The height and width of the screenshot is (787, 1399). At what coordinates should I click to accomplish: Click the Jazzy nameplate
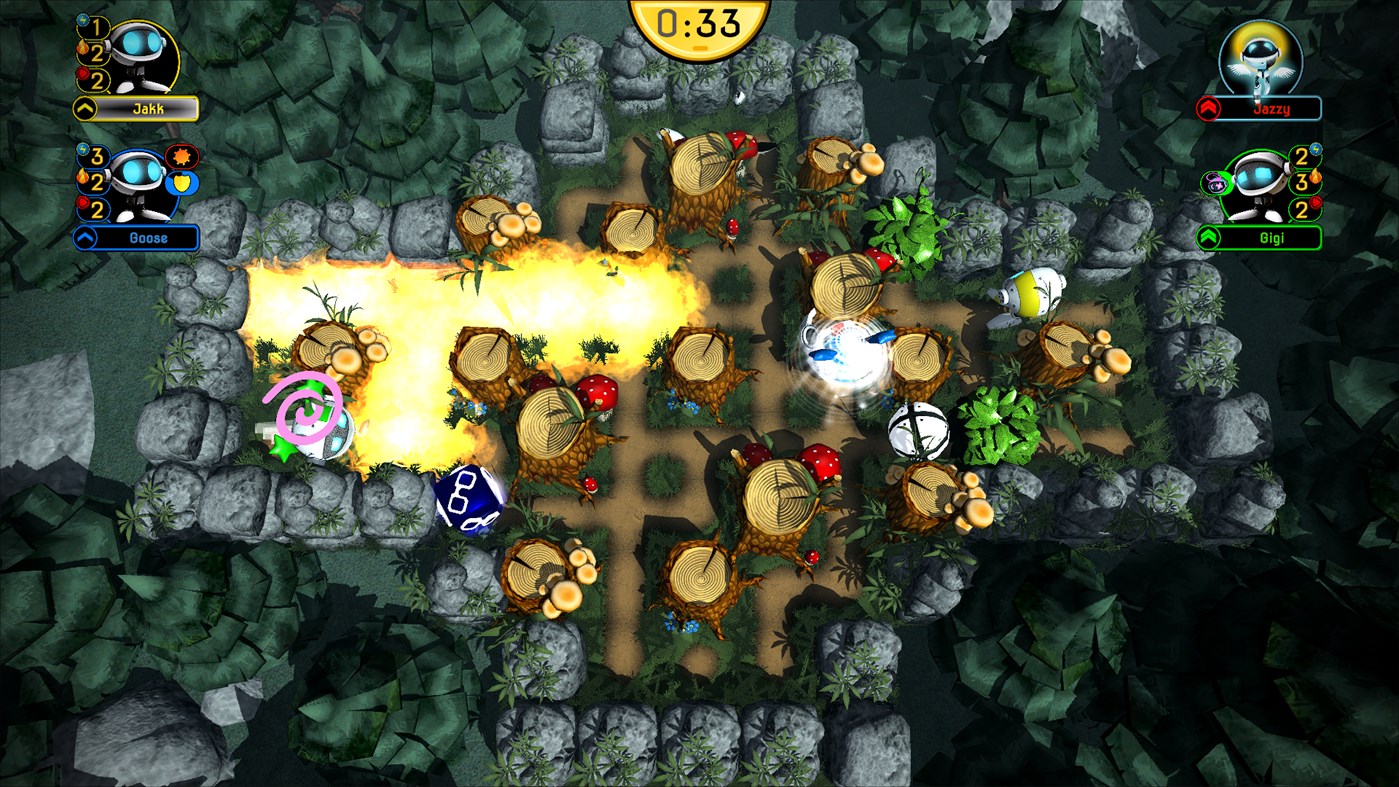coord(1272,107)
